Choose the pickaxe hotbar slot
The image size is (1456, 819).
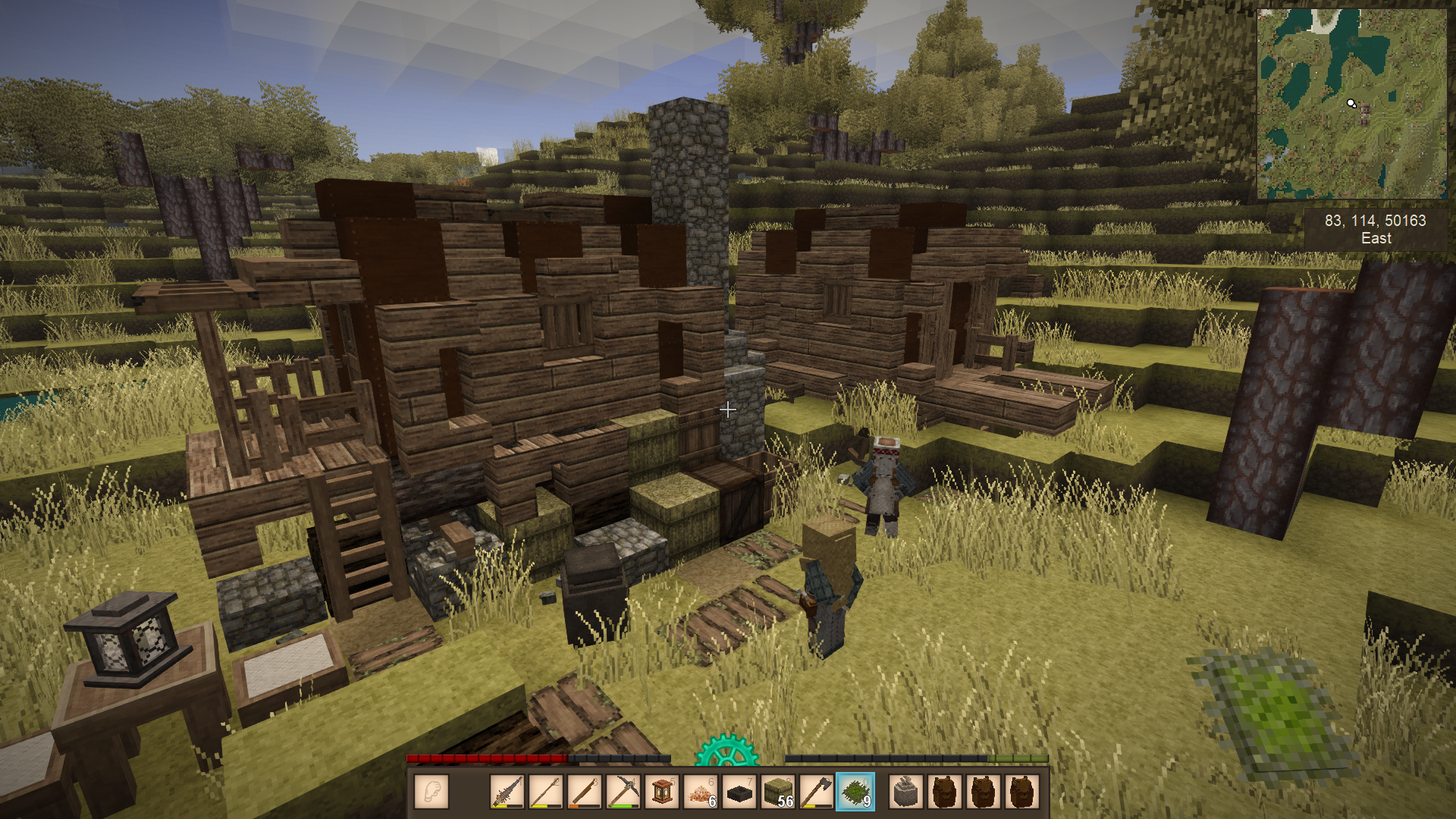623,792
